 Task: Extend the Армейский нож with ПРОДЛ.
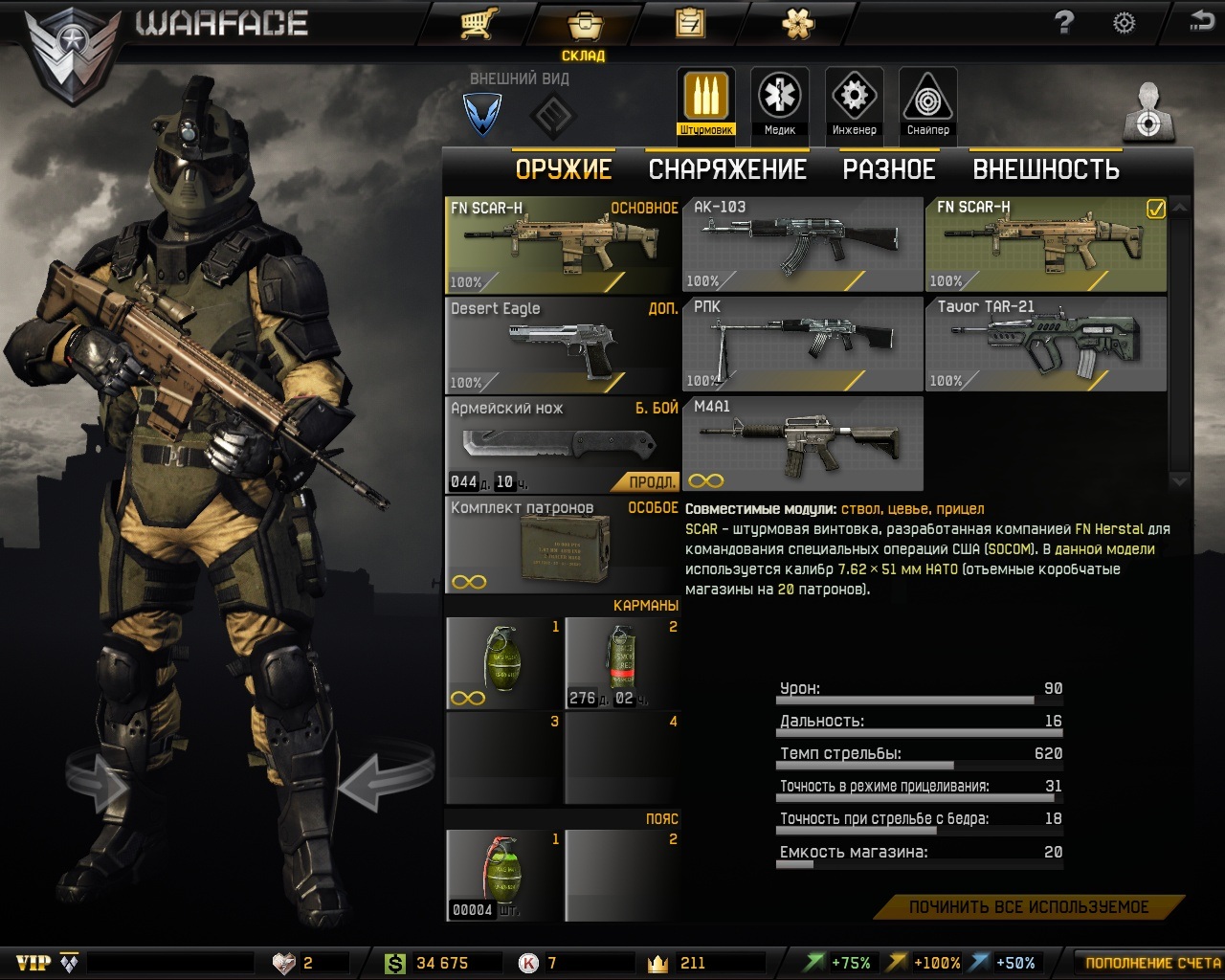[x=653, y=481]
